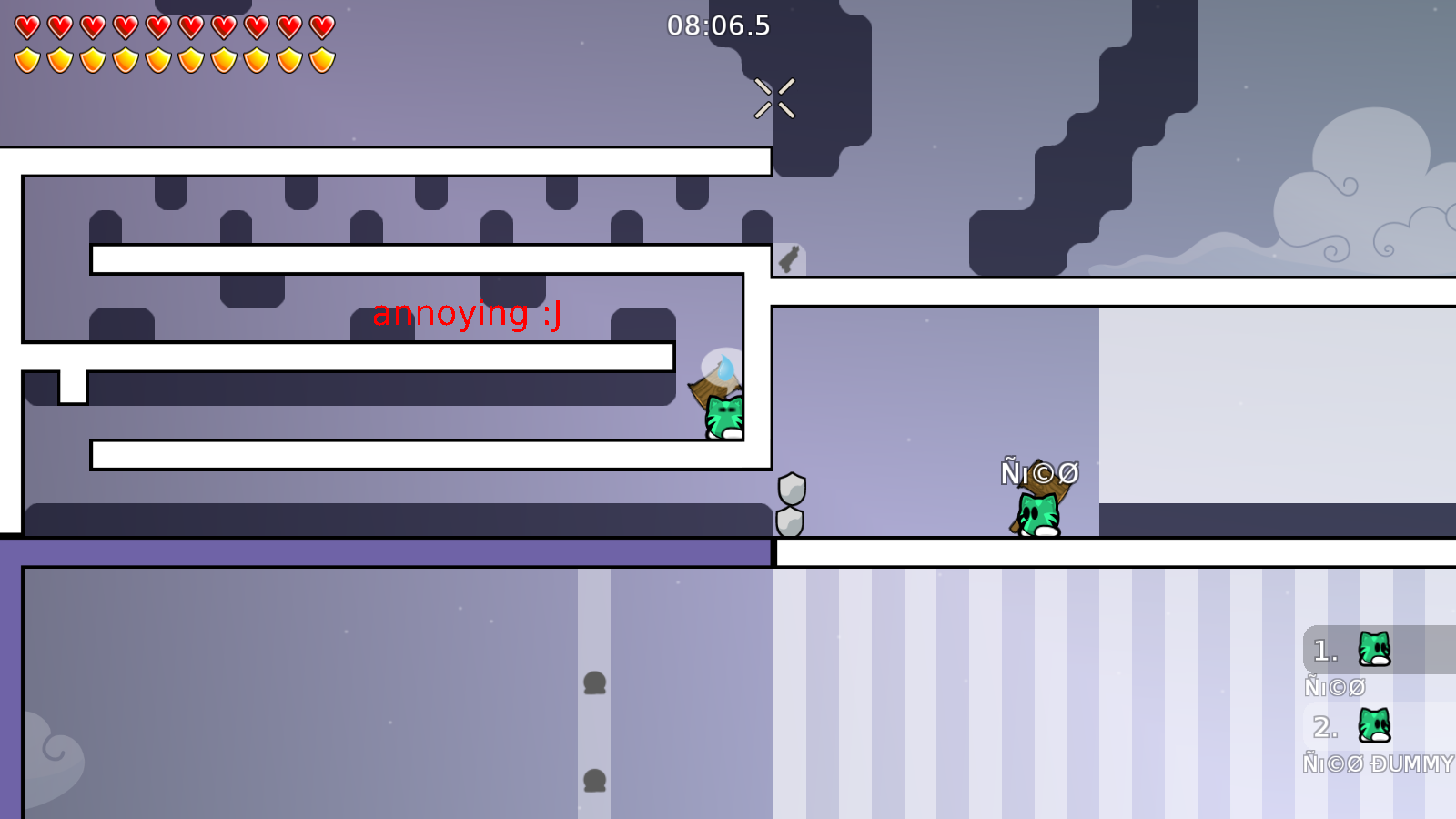Screen dimensions: 1456x819
Task: Click the lower shield pickup on the ledge
Action: coord(791,521)
